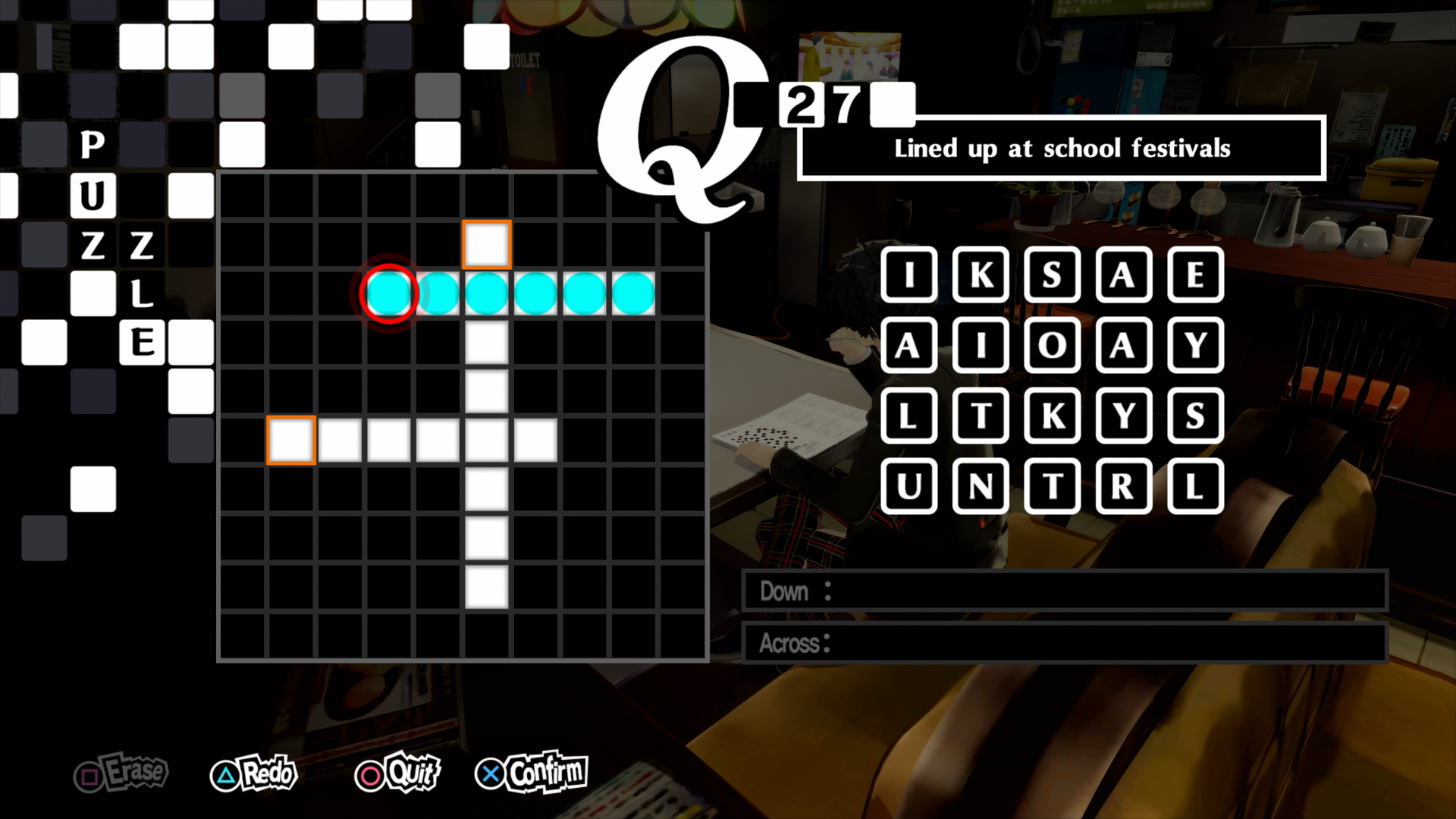Activate the Quit circle-button prompt
This screenshot has width=1456, height=819.
coord(397,774)
